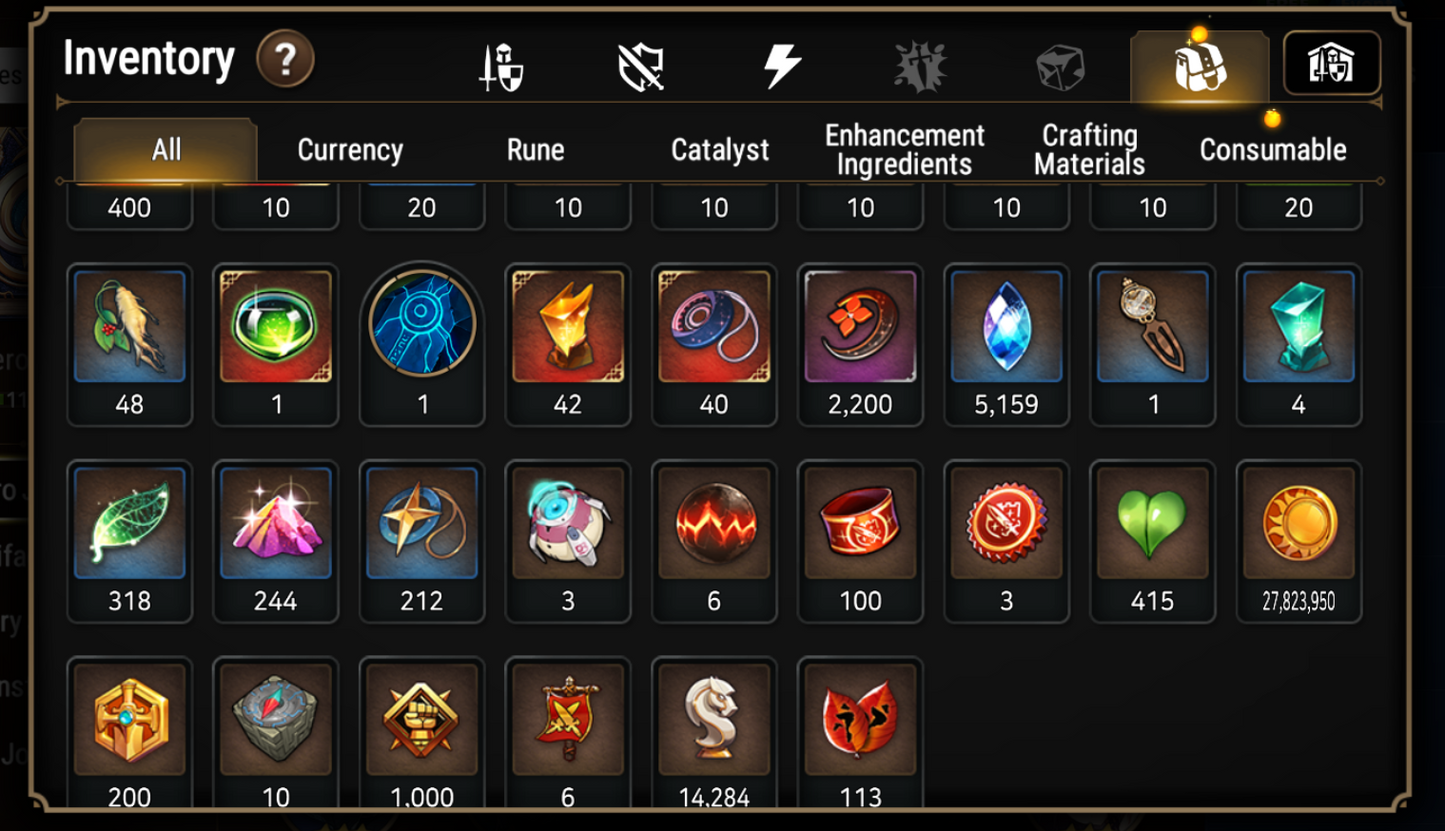
Task: Select the backpack inventory icon
Action: 1200,62
